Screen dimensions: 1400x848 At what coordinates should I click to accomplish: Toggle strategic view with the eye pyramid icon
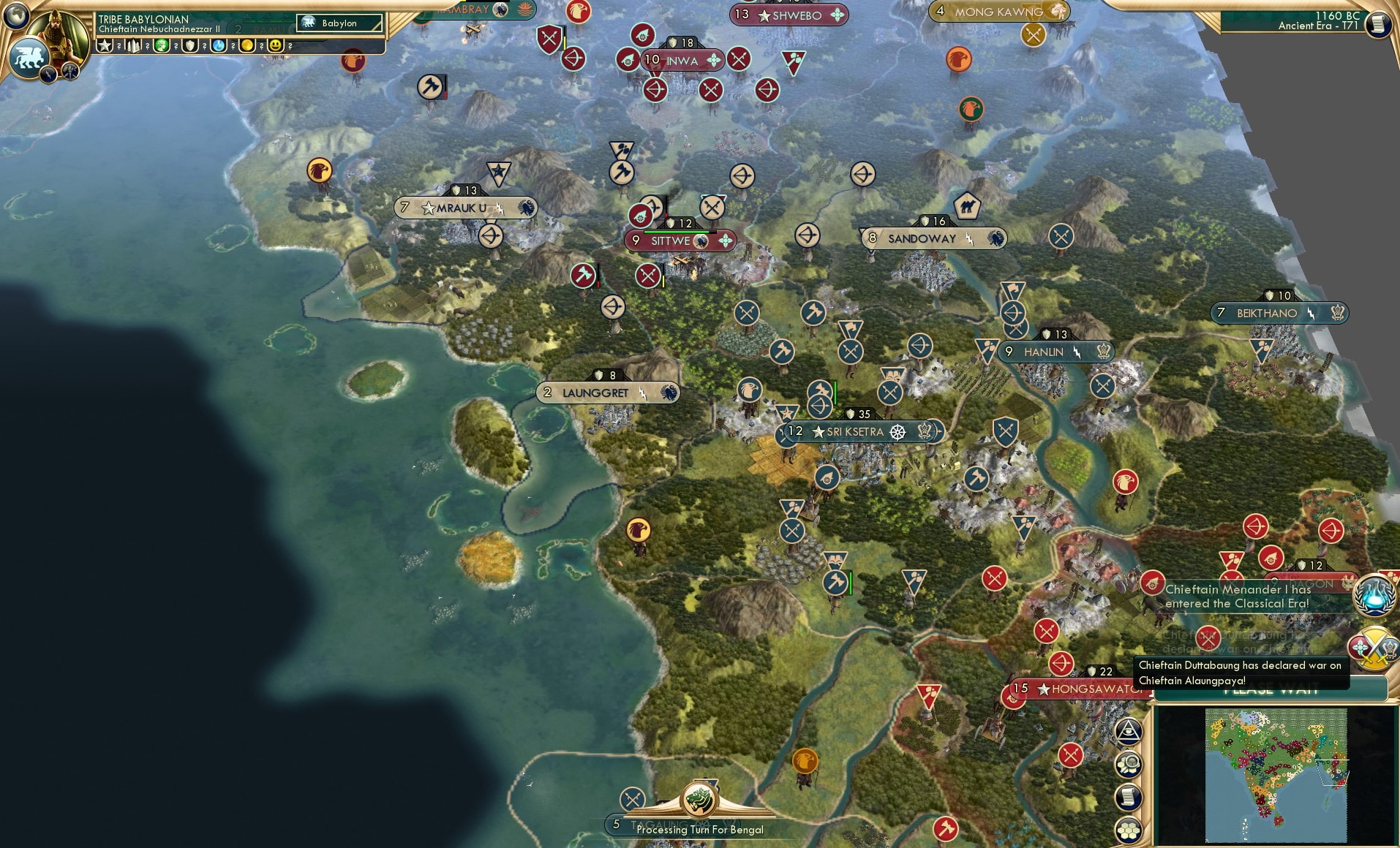pyautogui.click(x=1129, y=730)
